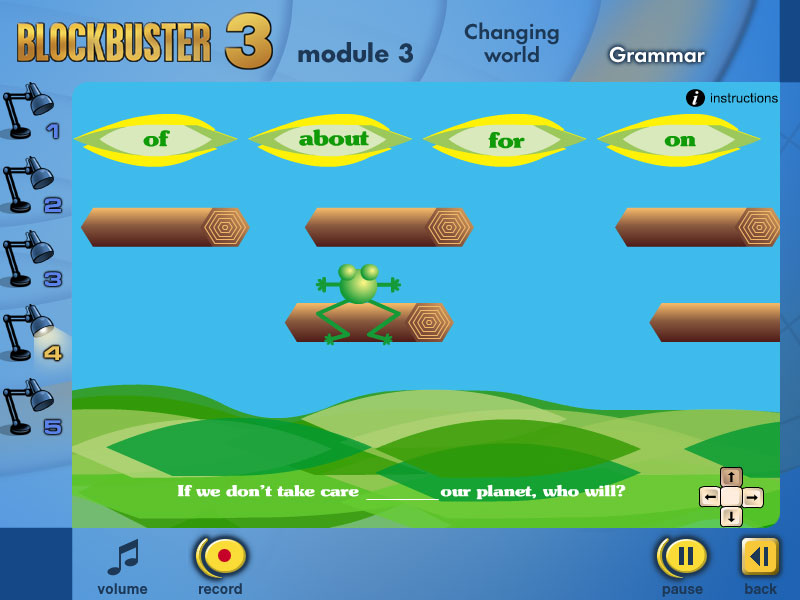
Task: Go back using the back button
Action: (x=760, y=556)
